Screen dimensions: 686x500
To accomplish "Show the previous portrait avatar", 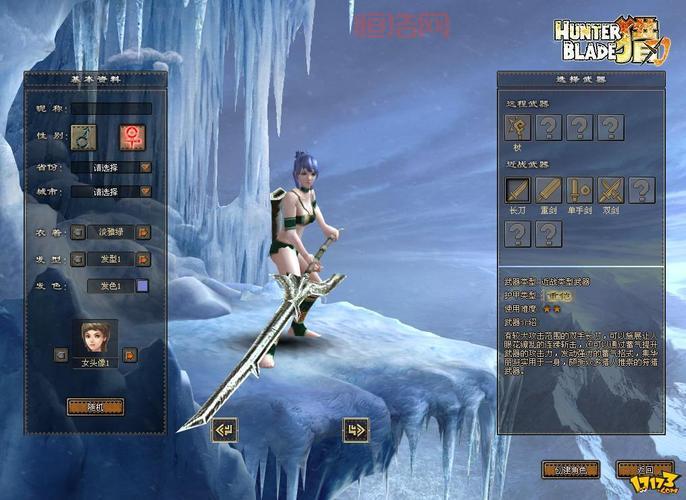I will [x=61, y=354].
